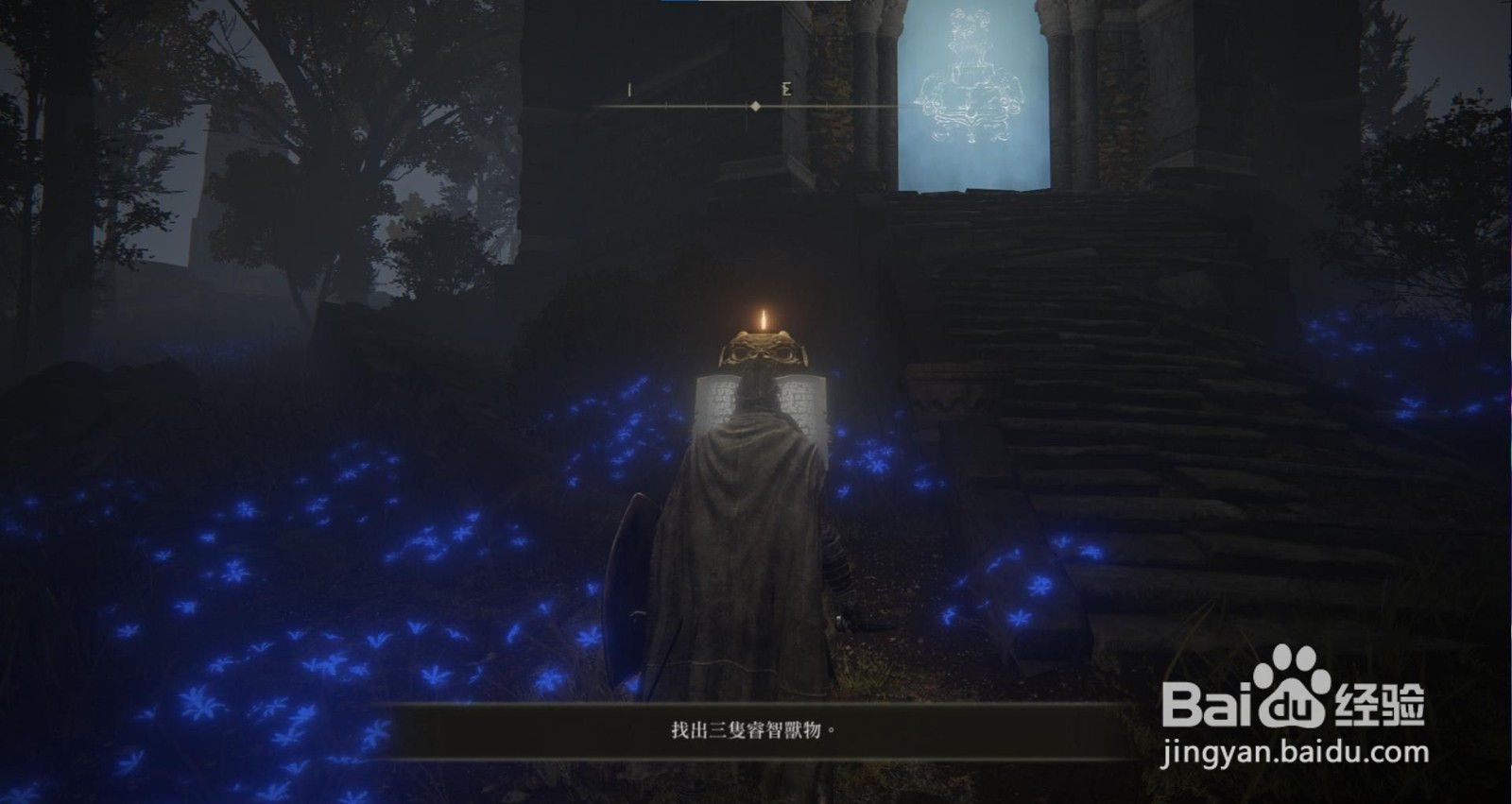Select the golden owl-faced statue head
1512x804 pixels.
pyautogui.click(x=762, y=351)
